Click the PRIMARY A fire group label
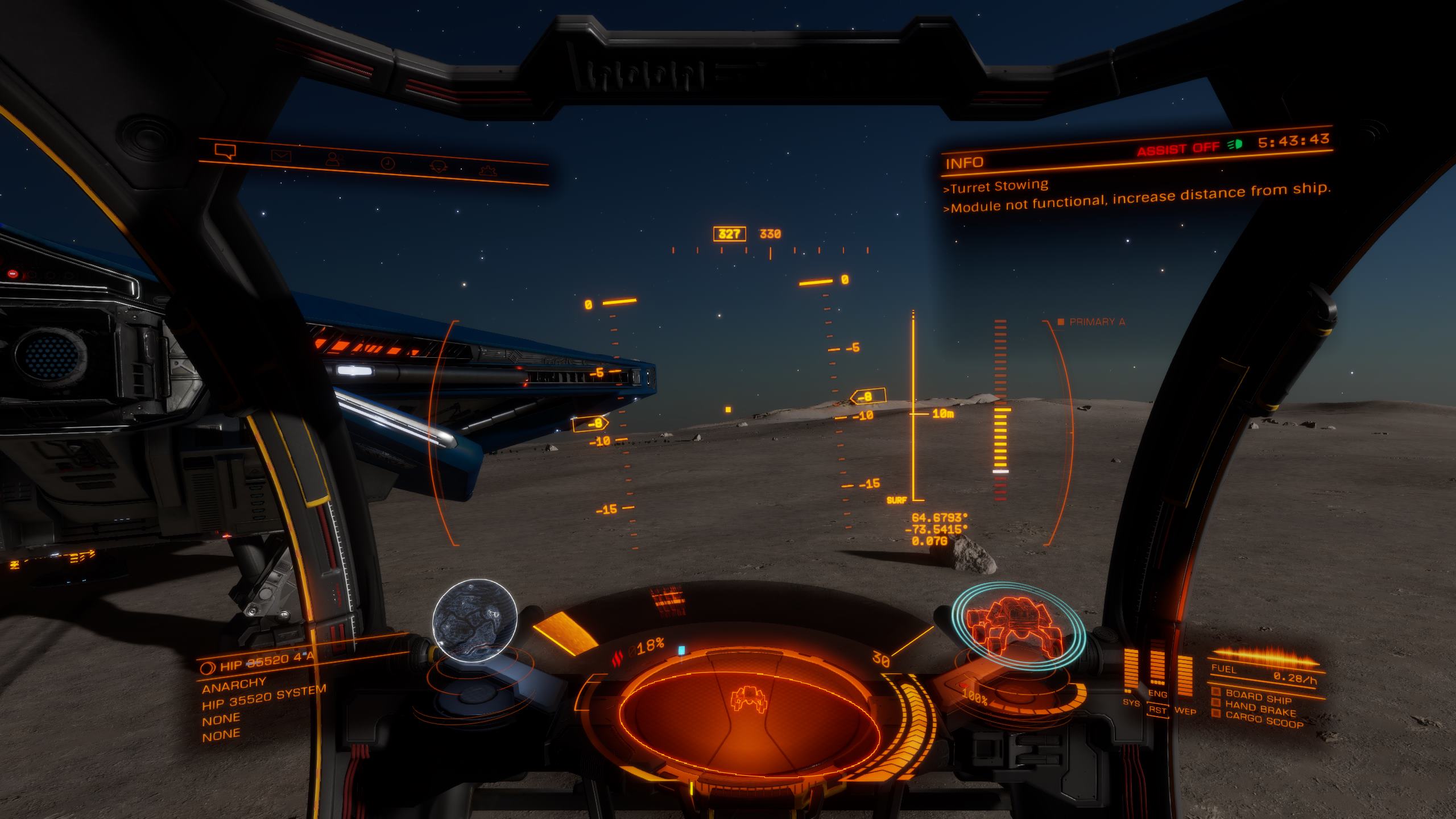The height and width of the screenshot is (819, 1456). point(1097,322)
